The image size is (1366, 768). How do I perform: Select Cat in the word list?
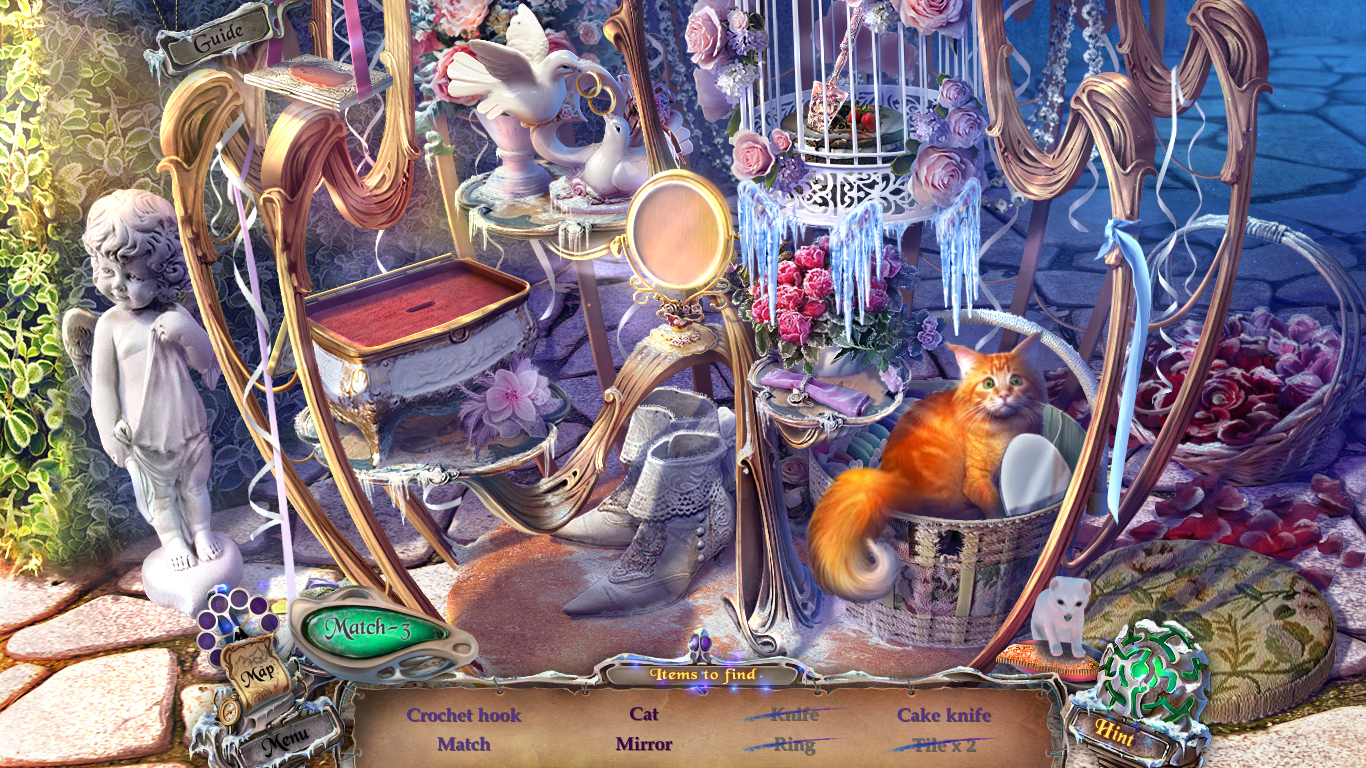pyautogui.click(x=646, y=715)
